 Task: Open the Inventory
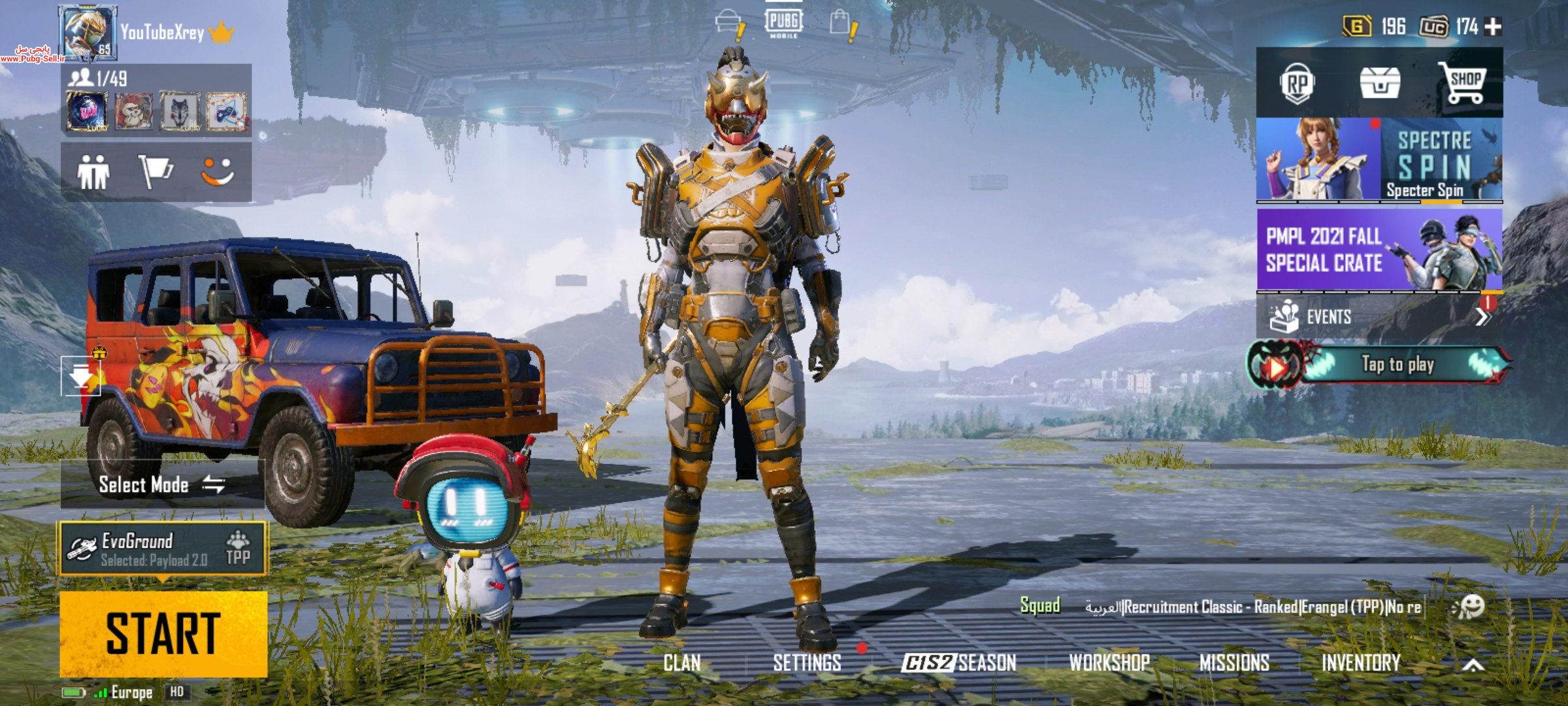(x=1361, y=663)
